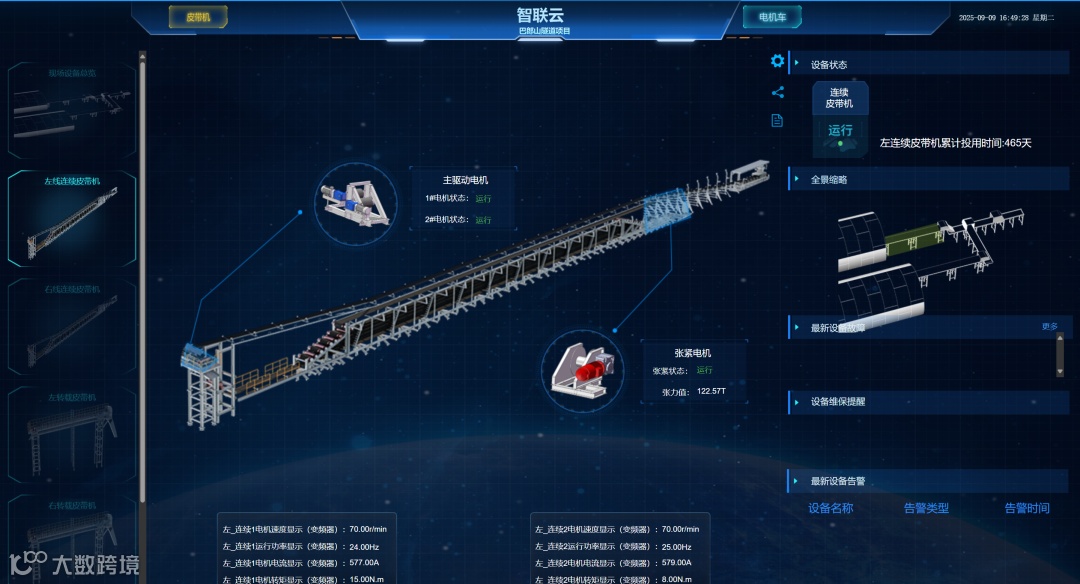
Task: Switch to the 电机车 tab
Action: tap(772, 17)
